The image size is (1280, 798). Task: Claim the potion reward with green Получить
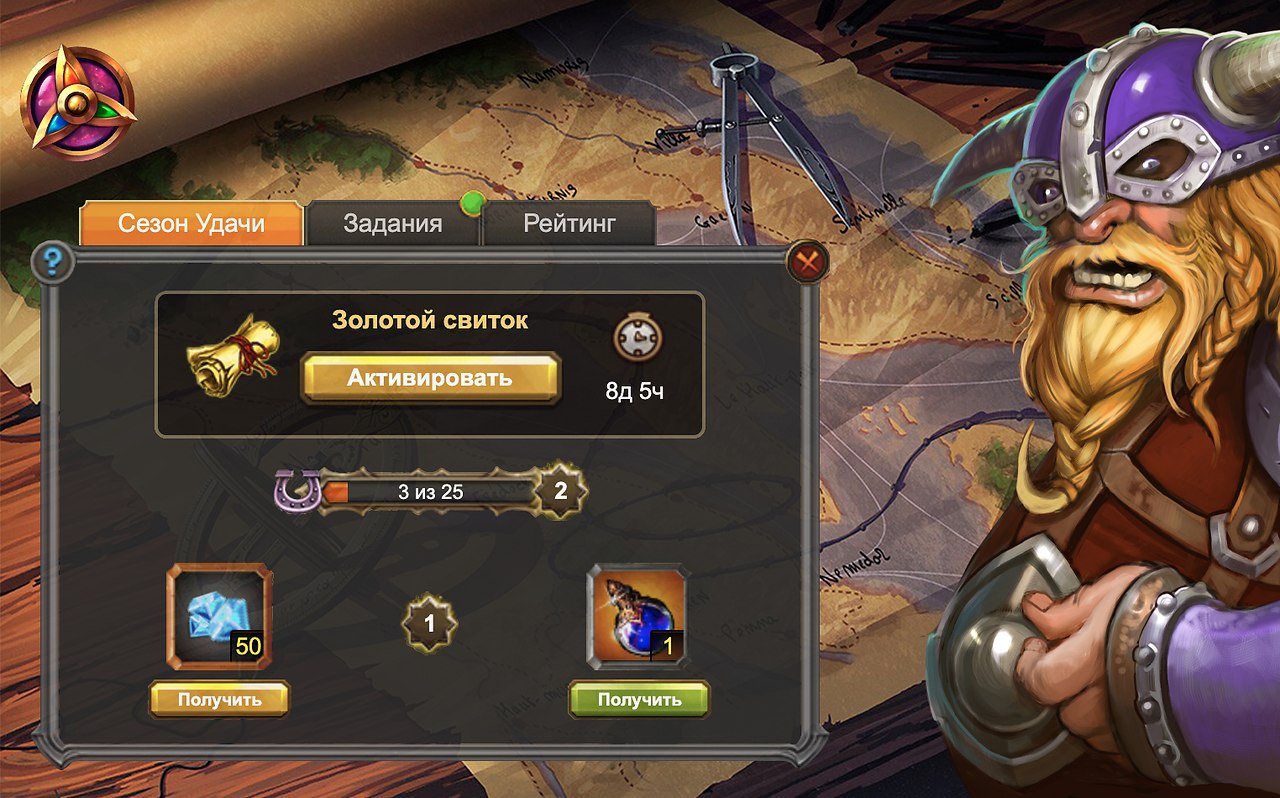pos(639,699)
